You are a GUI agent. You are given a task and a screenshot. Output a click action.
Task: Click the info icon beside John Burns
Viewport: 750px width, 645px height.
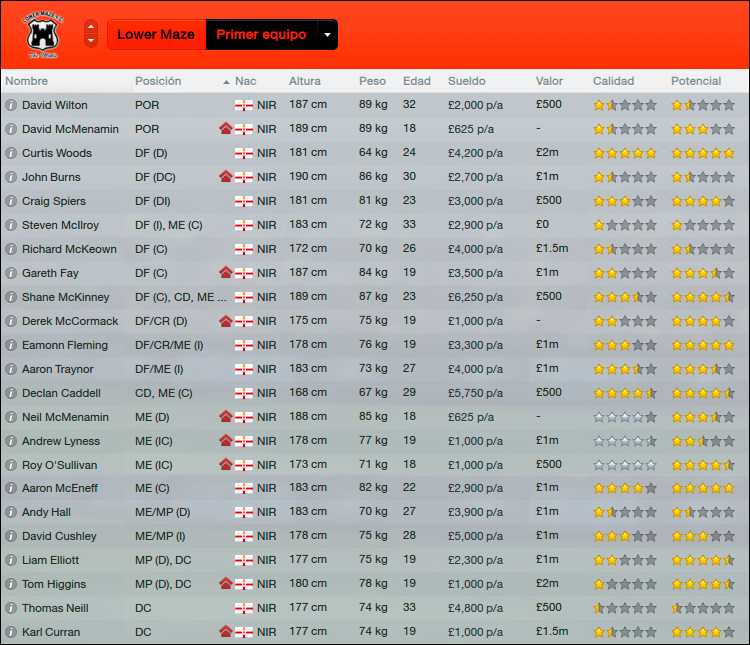click(x=11, y=177)
